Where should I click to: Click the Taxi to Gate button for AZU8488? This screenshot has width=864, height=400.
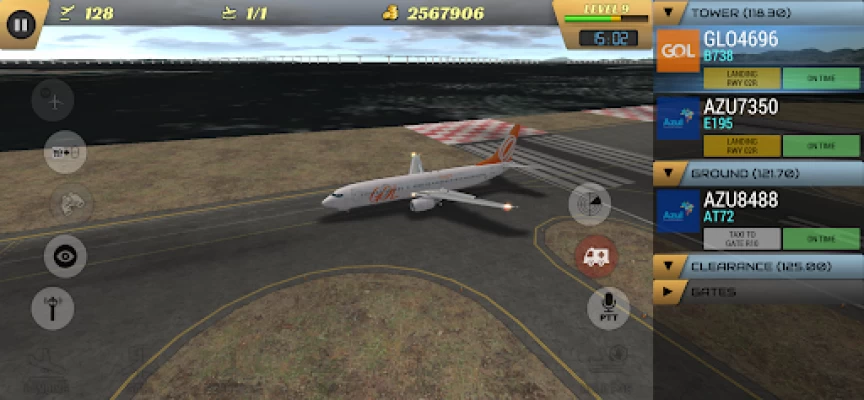pos(742,239)
